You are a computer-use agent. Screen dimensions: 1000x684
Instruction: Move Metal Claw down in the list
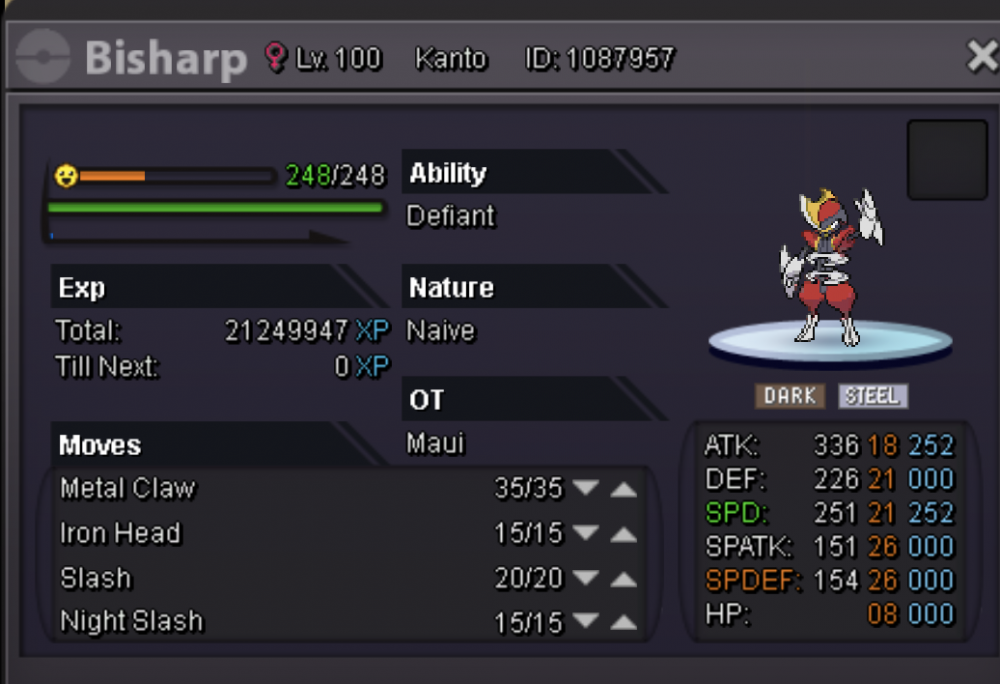586,489
